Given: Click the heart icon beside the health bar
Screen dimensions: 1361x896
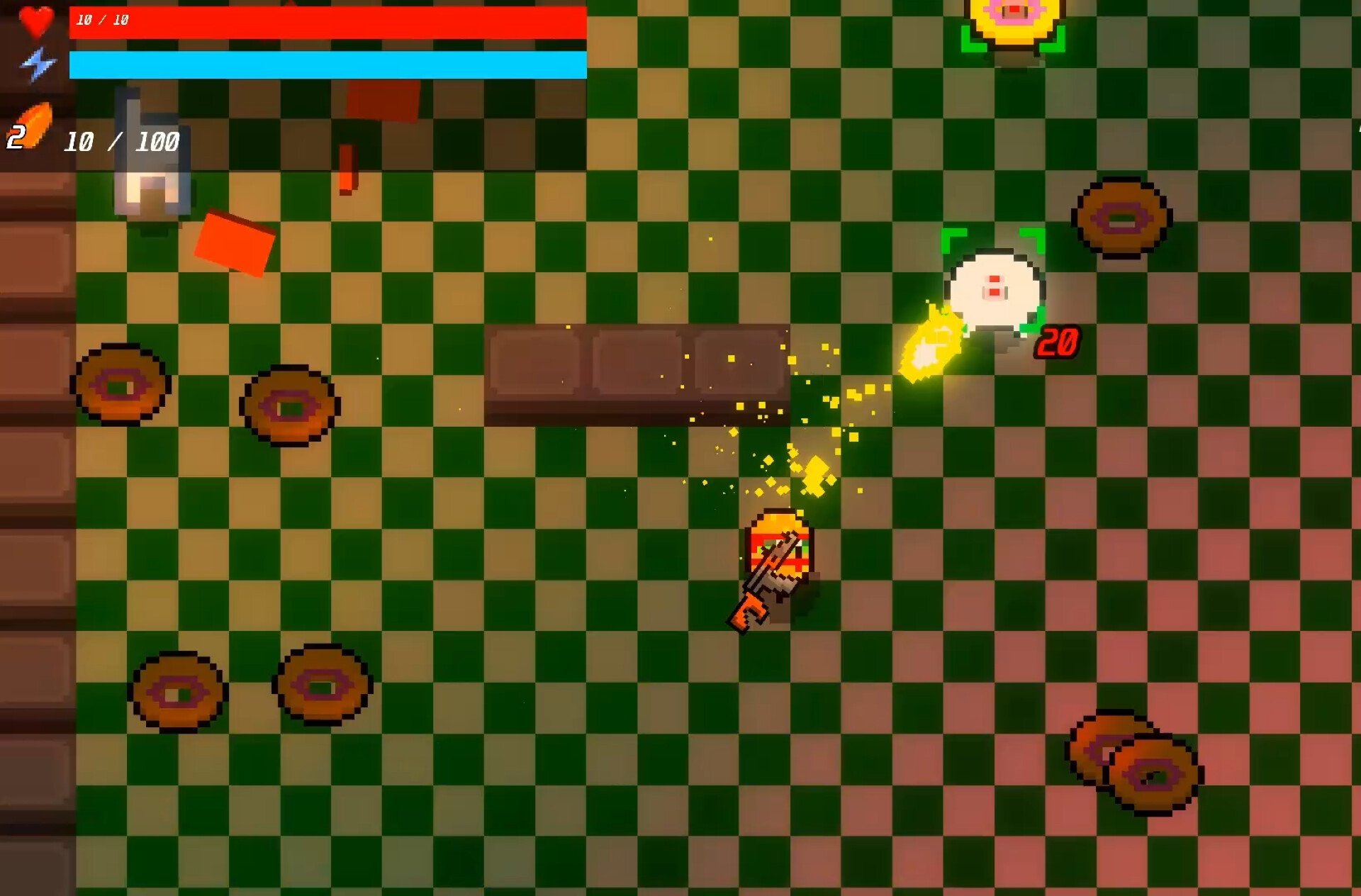Looking at the screenshot, I should click(x=37, y=21).
